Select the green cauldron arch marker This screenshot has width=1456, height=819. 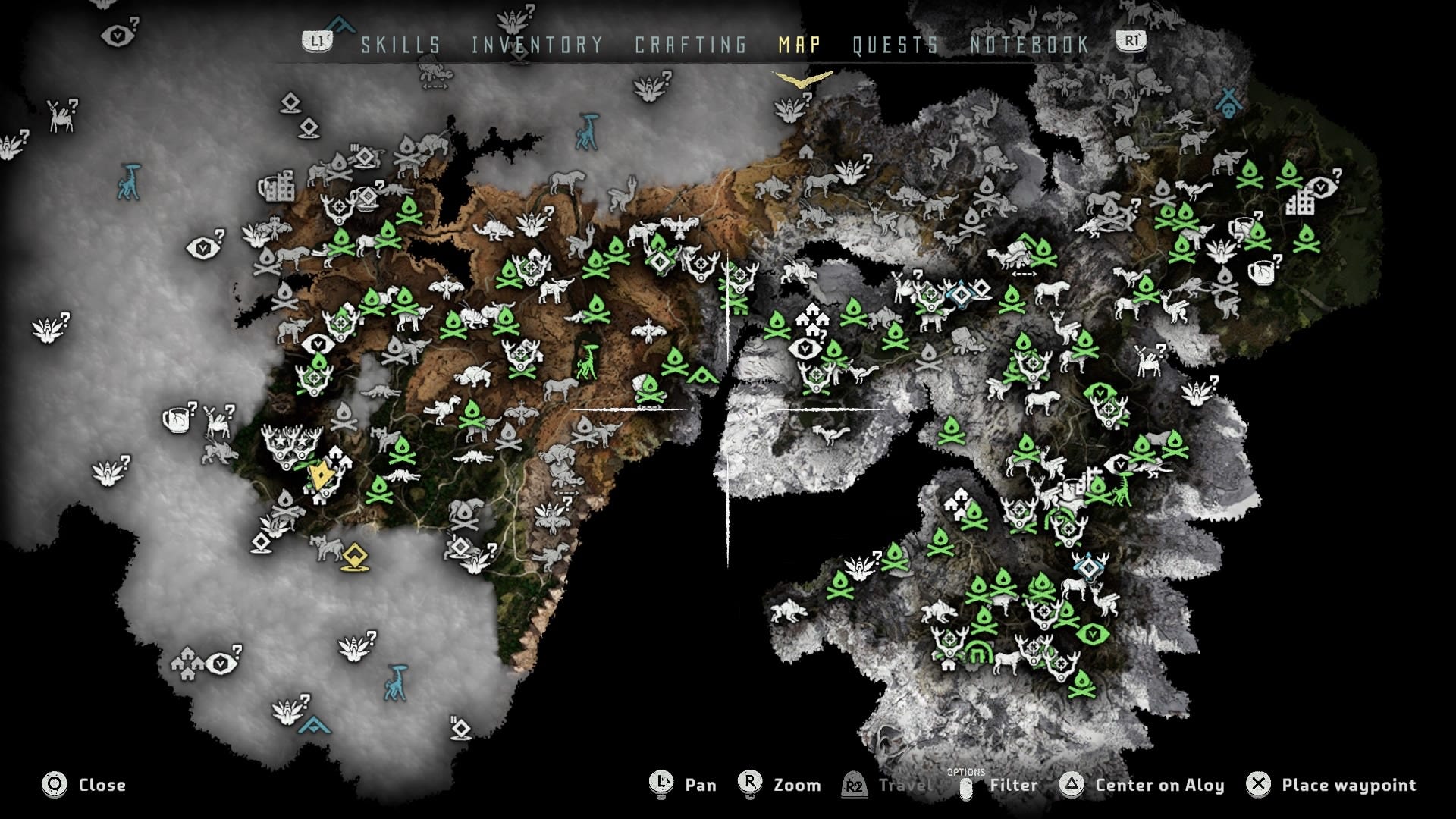pyautogui.click(x=979, y=654)
